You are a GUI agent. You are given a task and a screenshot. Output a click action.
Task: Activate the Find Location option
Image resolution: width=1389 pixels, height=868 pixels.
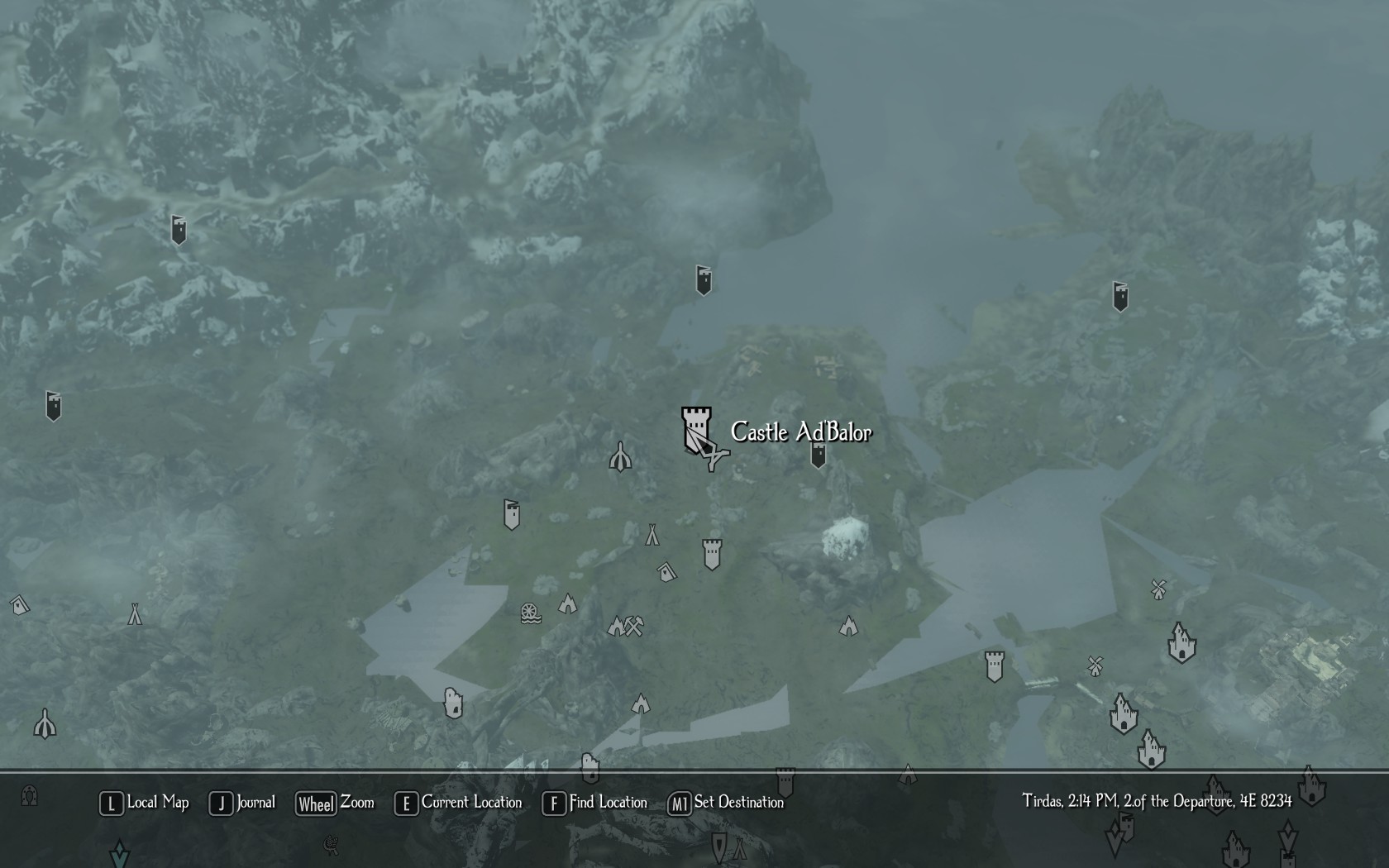coord(595,803)
